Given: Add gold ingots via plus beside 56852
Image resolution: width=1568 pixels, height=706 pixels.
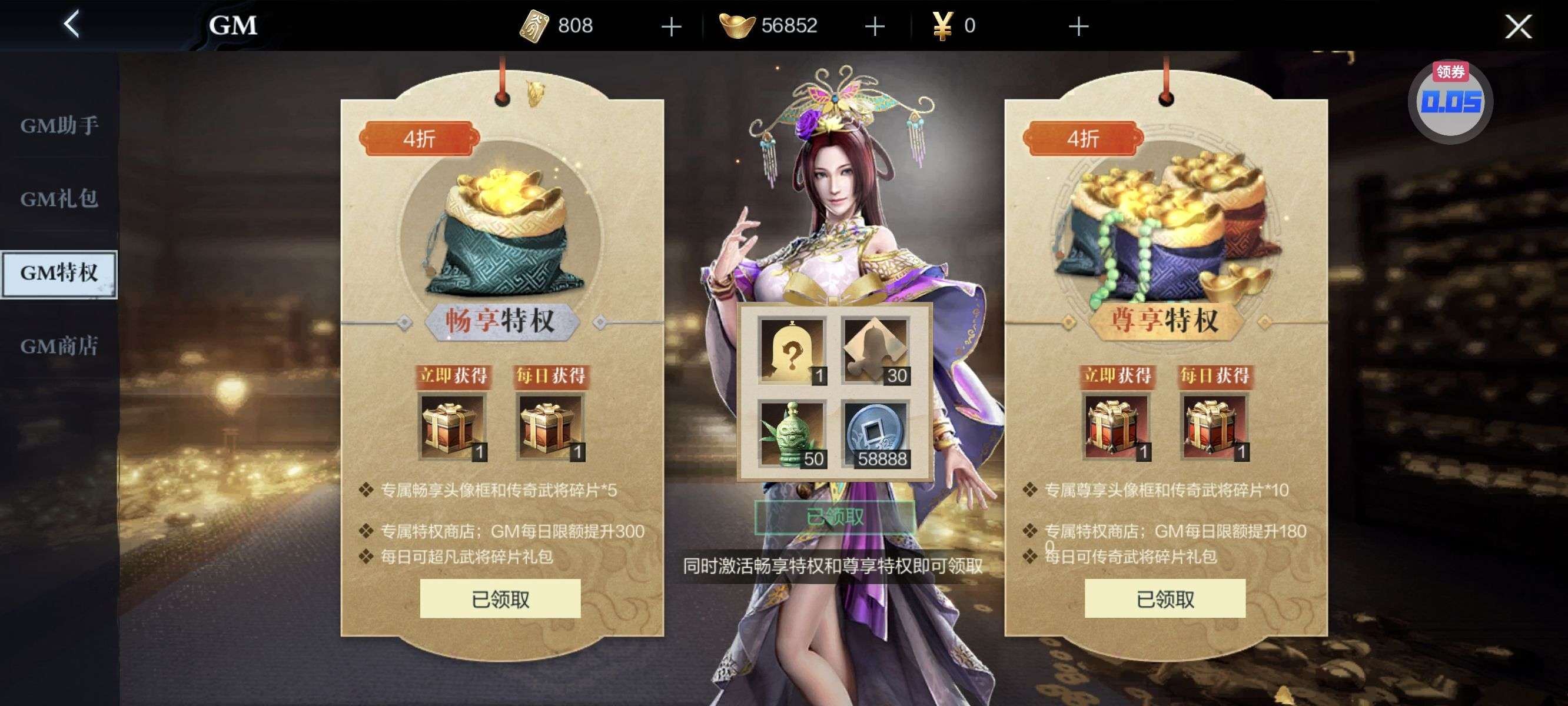Looking at the screenshot, I should (875, 26).
